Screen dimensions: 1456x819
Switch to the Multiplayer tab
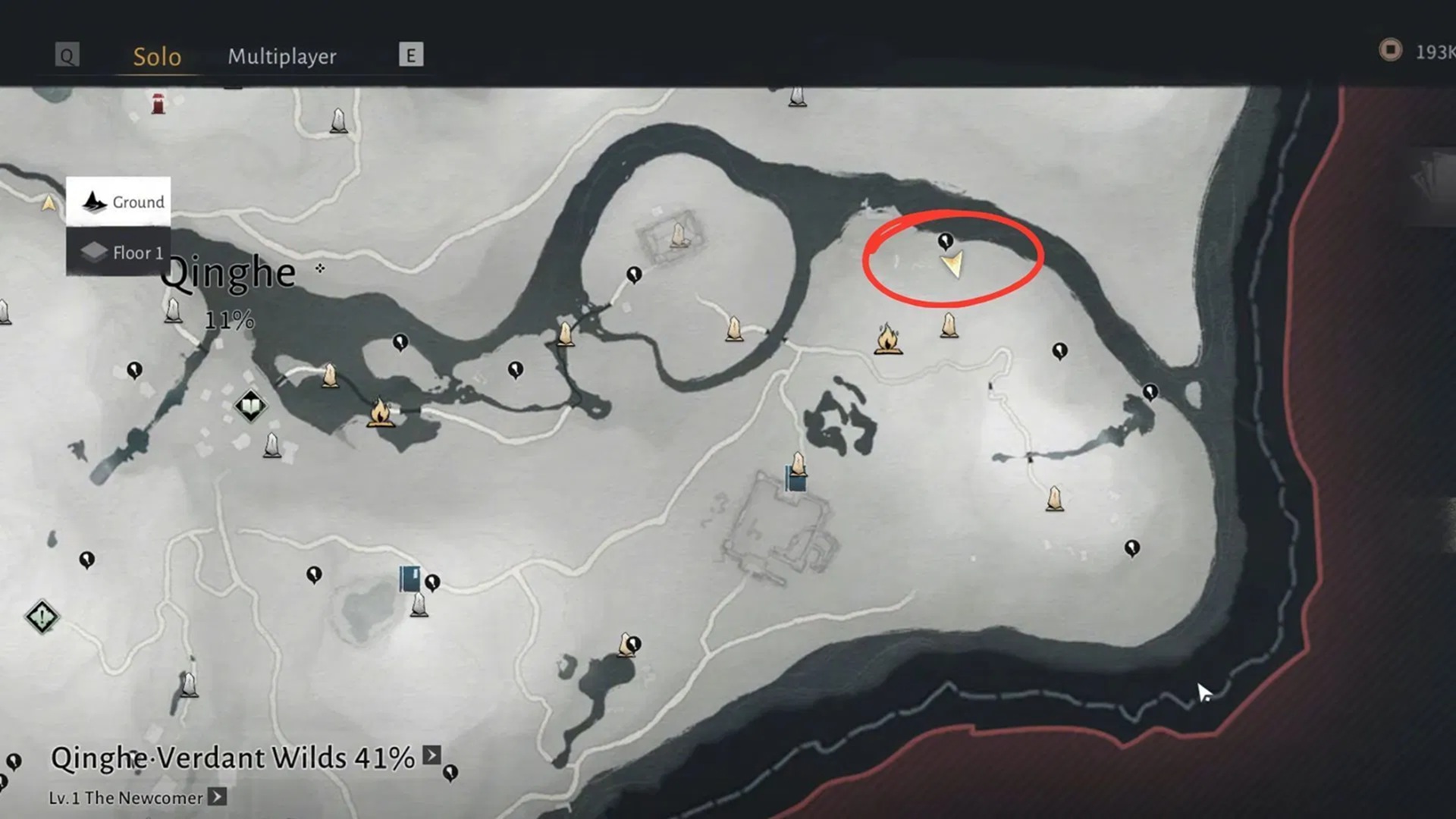tap(282, 56)
